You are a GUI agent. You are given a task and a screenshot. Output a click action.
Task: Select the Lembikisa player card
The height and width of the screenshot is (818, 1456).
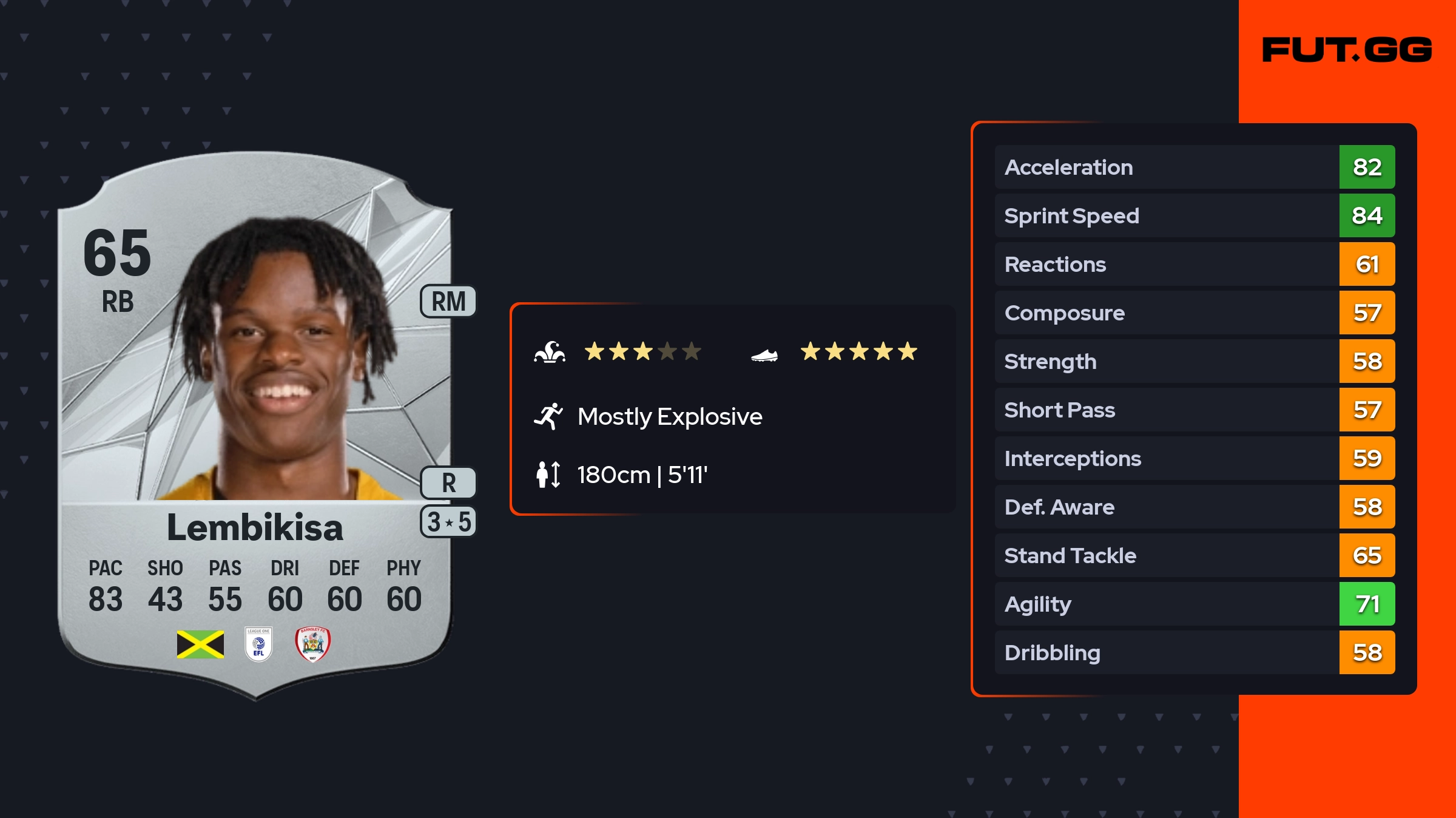255,425
